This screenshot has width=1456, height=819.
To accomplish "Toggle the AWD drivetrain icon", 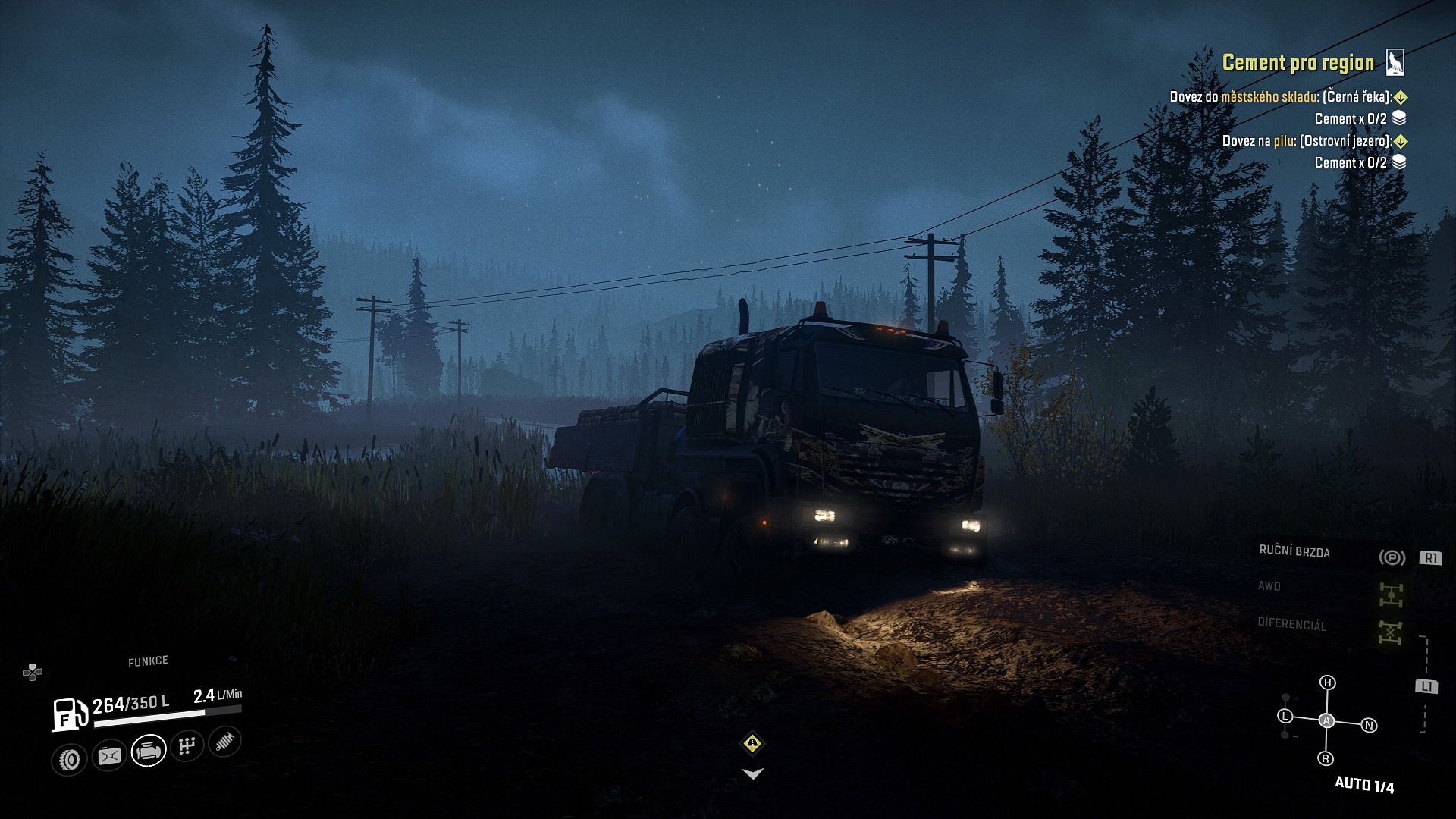I will coord(1391,595).
